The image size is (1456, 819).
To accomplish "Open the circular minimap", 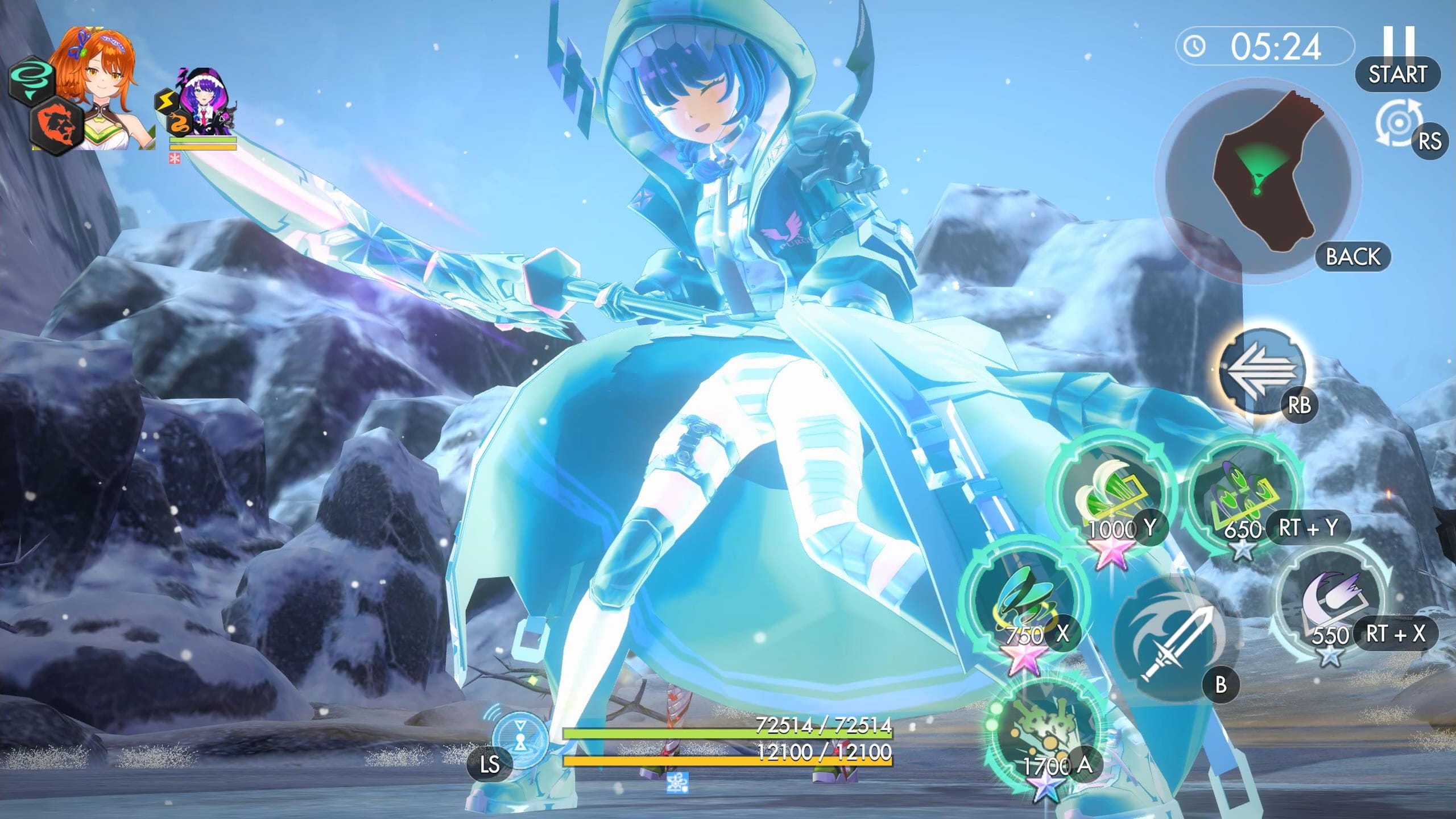I will click(x=1260, y=179).
